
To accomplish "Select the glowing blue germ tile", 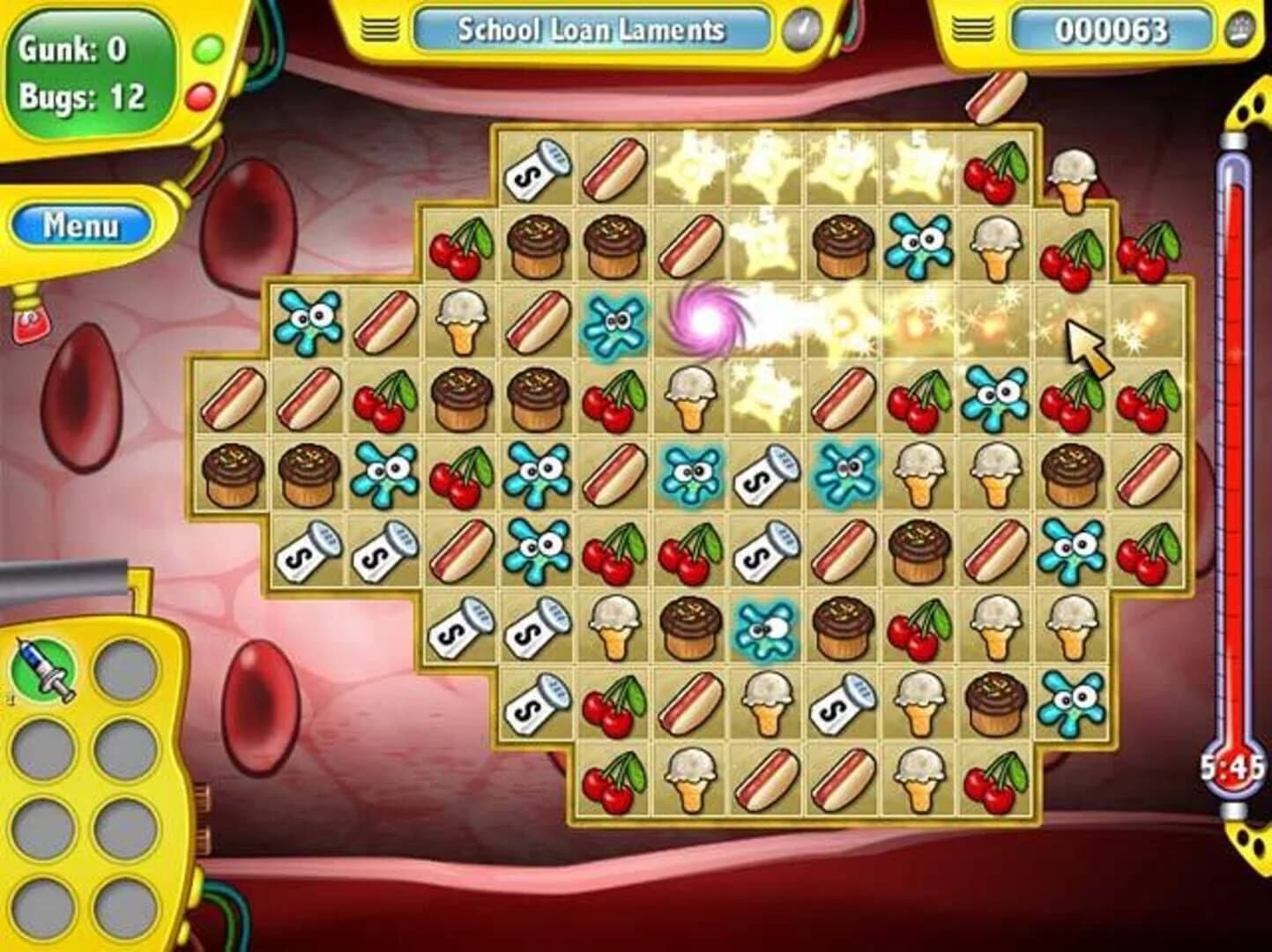I will coord(614,324).
